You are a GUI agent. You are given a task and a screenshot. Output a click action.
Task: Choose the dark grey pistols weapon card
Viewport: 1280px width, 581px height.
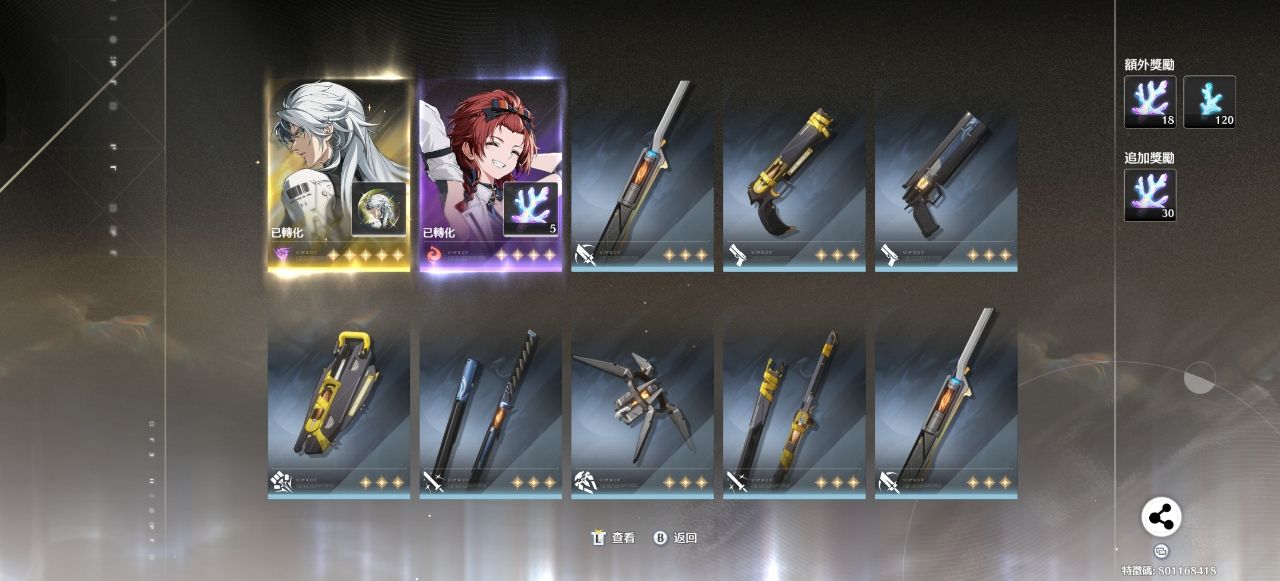click(x=946, y=177)
